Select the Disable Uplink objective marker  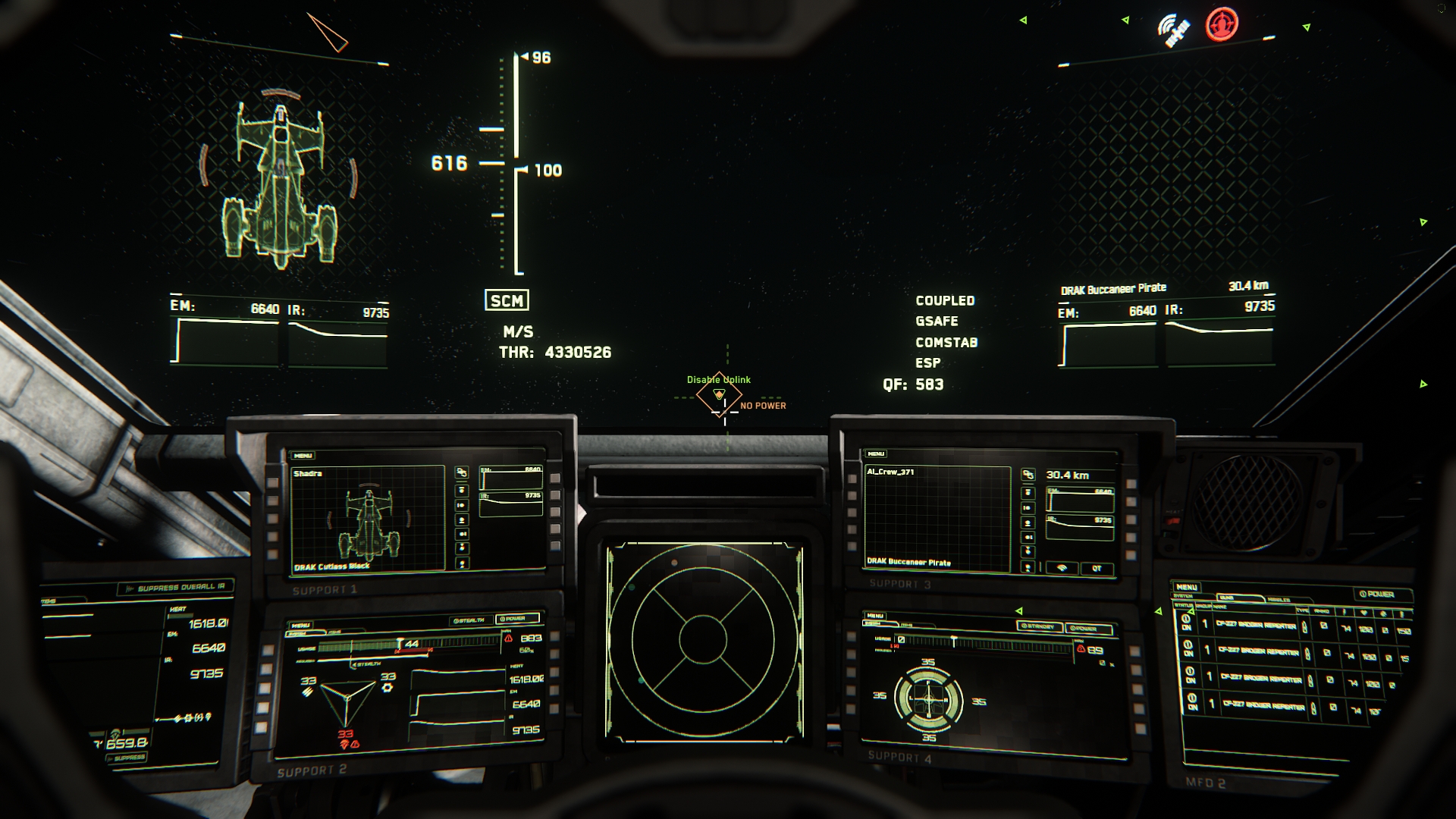click(x=719, y=394)
